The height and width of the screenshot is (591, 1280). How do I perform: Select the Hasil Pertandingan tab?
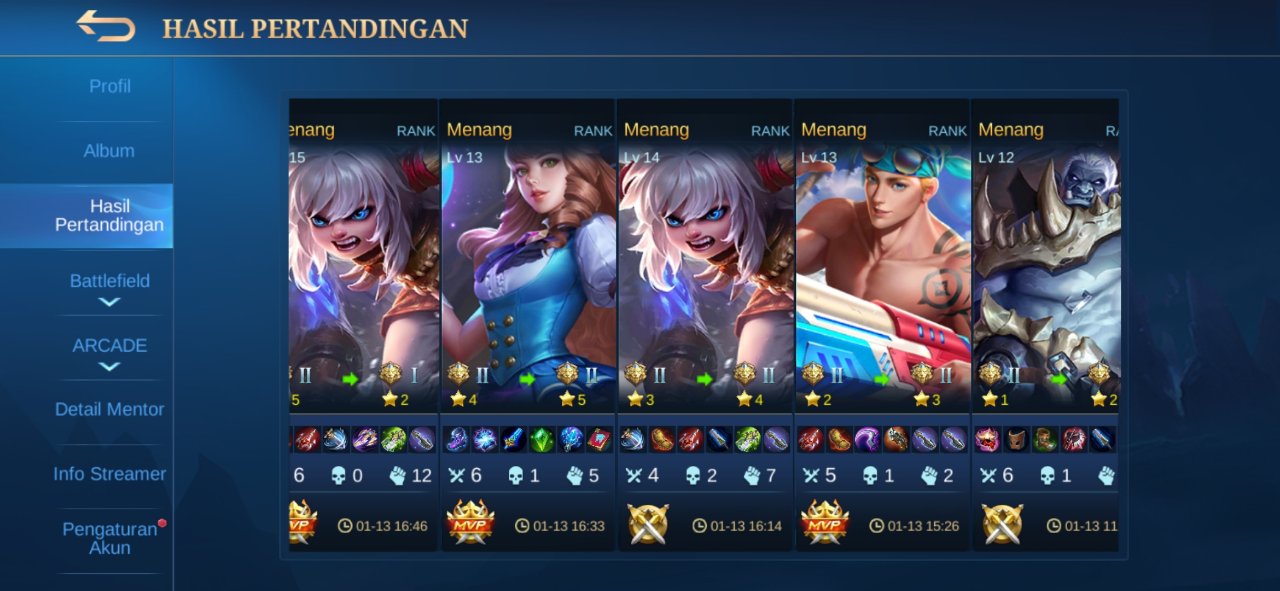[x=109, y=216]
